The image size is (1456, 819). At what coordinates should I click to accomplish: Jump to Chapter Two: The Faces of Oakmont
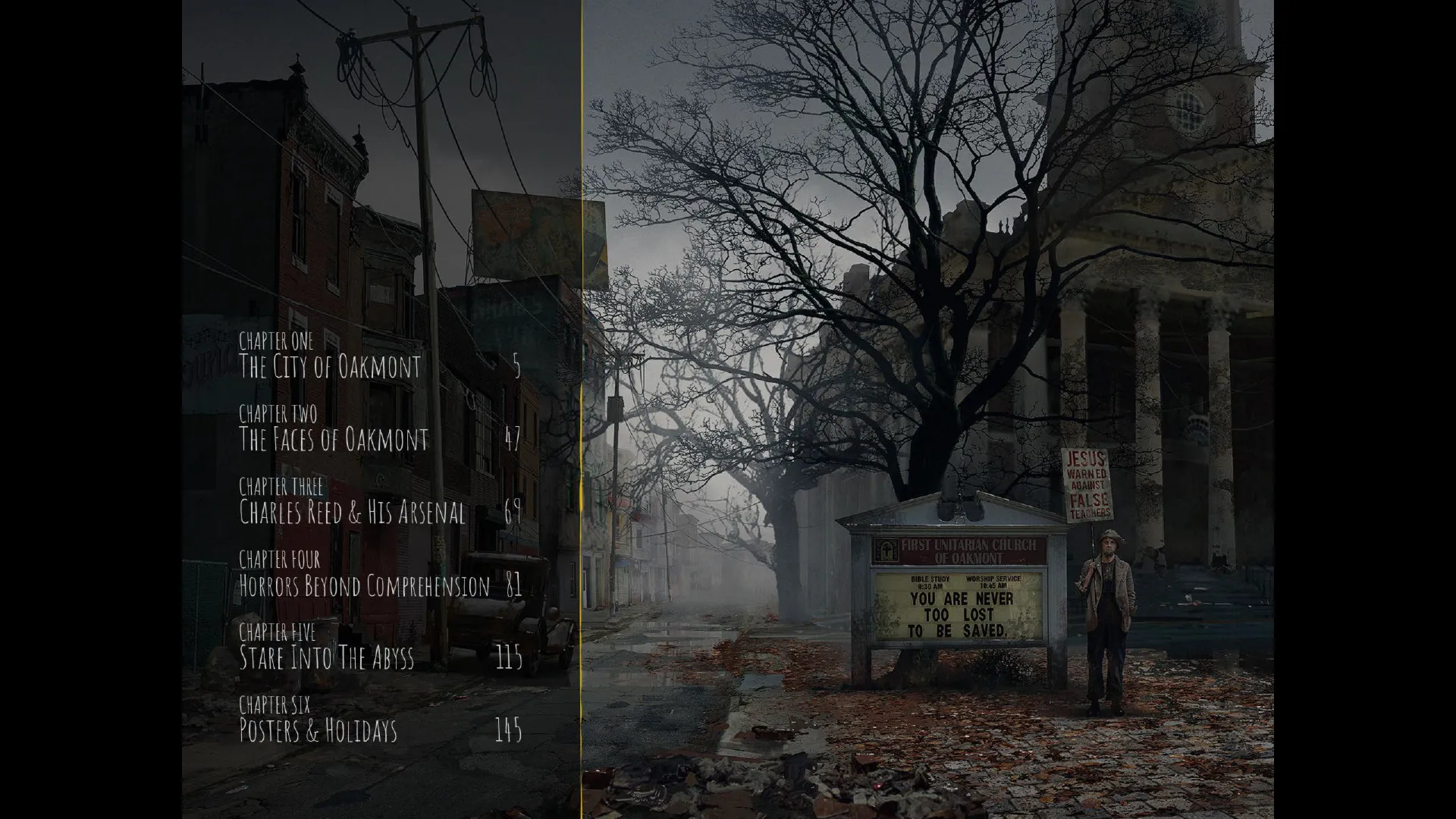pos(333,439)
